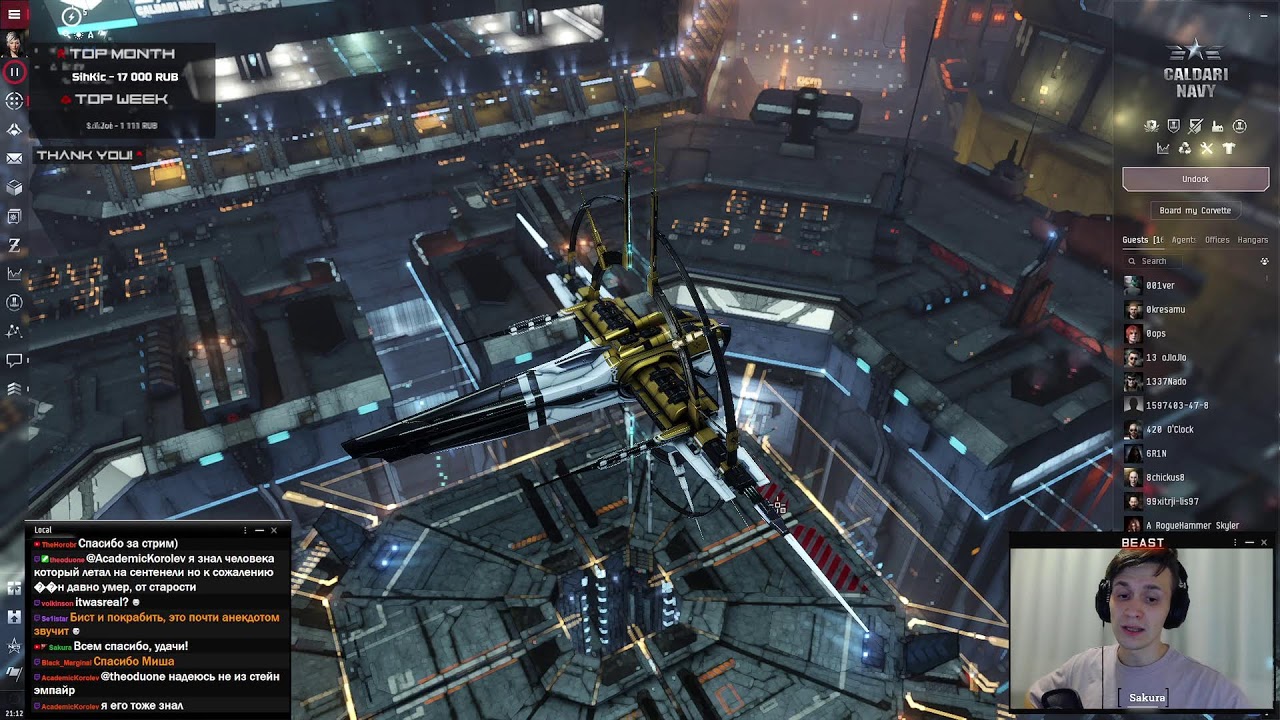Open the station repair (crossed tools) service

pyautogui.click(x=1206, y=149)
